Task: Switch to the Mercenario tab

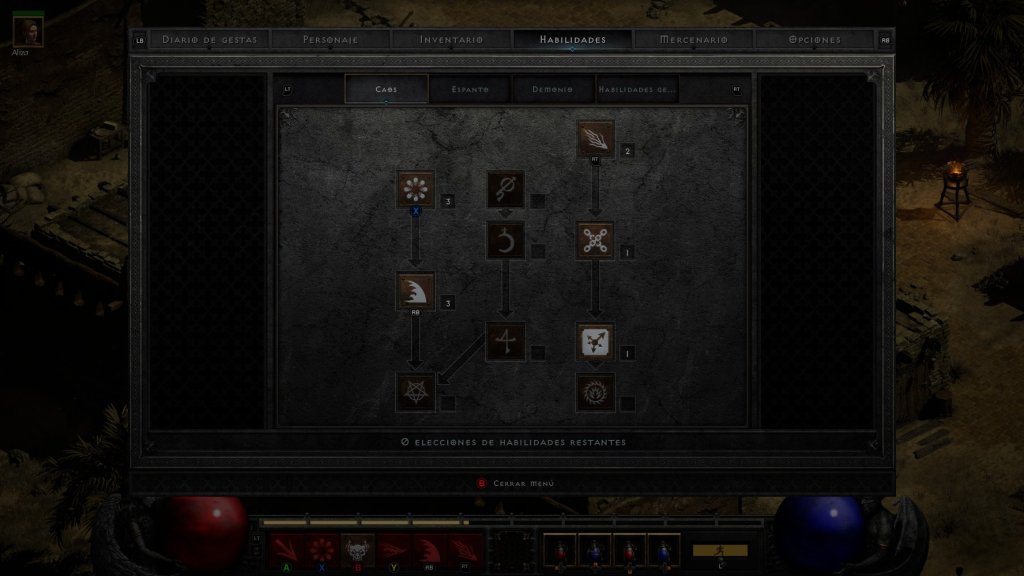Action: click(x=694, y=40)
